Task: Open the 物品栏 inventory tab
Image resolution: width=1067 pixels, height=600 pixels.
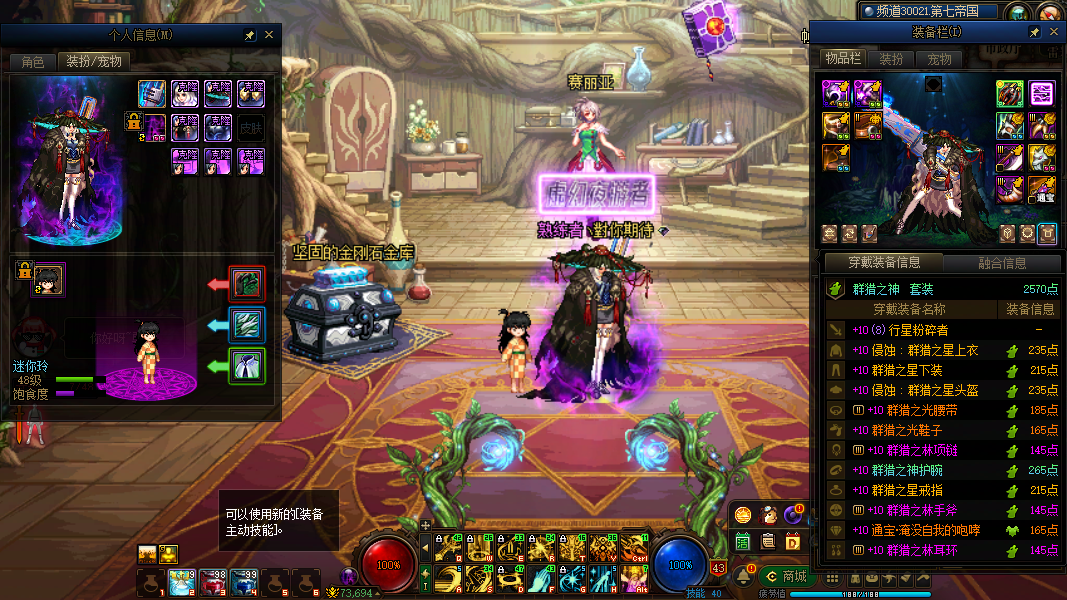Action: [842, 59]
